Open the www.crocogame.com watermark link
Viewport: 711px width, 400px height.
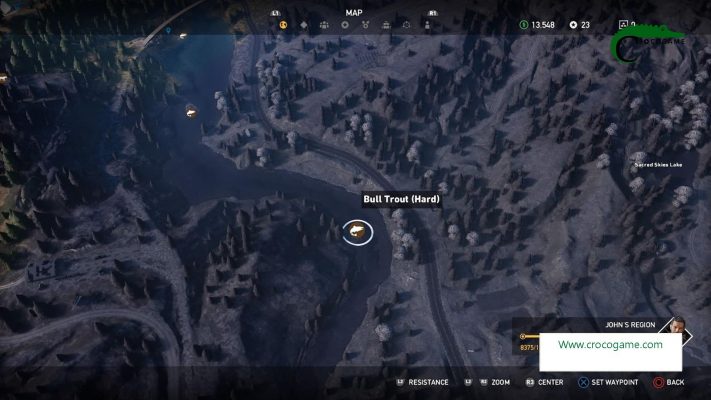610,345
